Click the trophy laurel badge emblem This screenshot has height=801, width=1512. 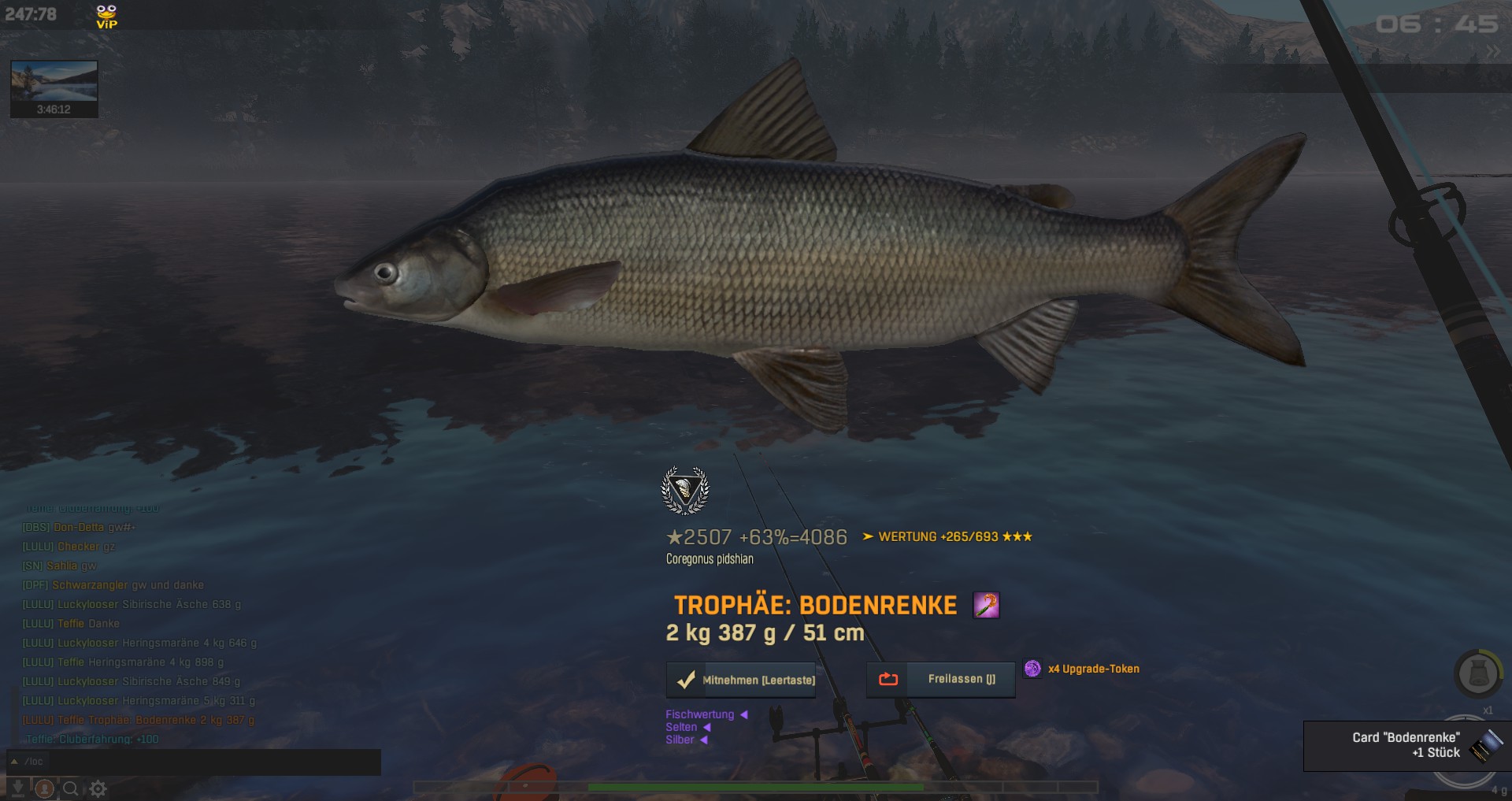pos(685,490)
